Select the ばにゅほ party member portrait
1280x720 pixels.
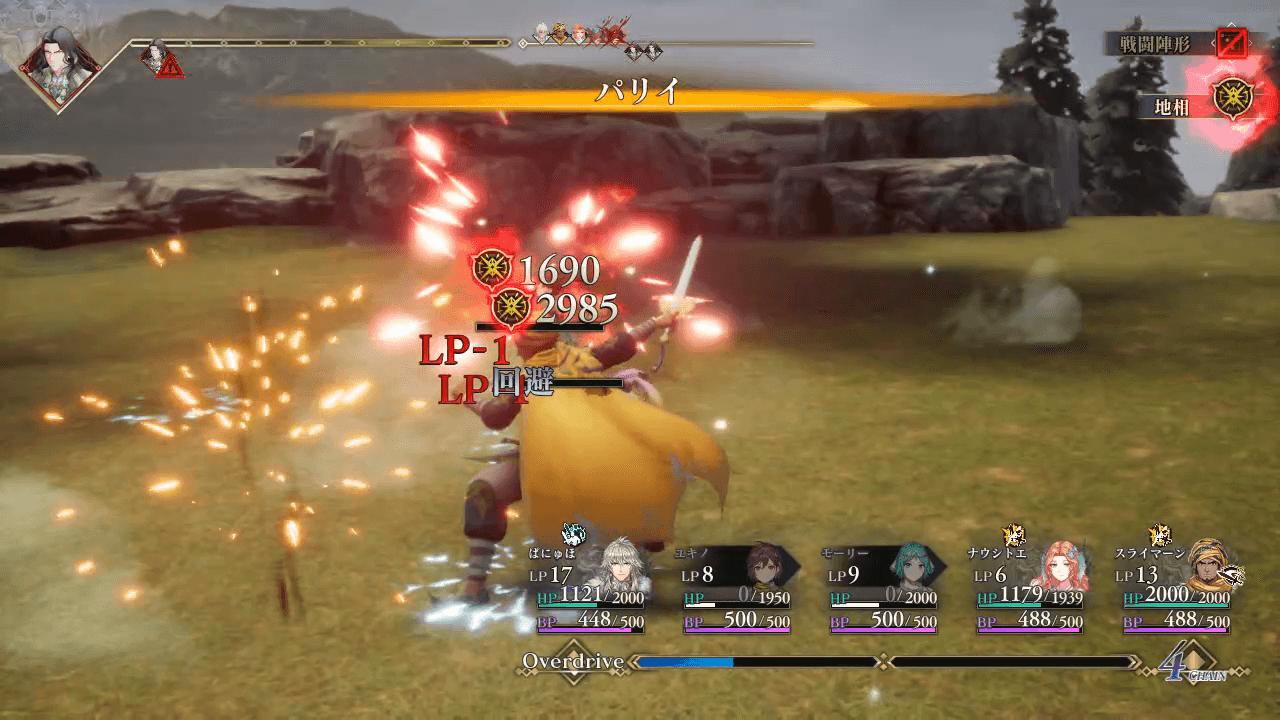618,567
